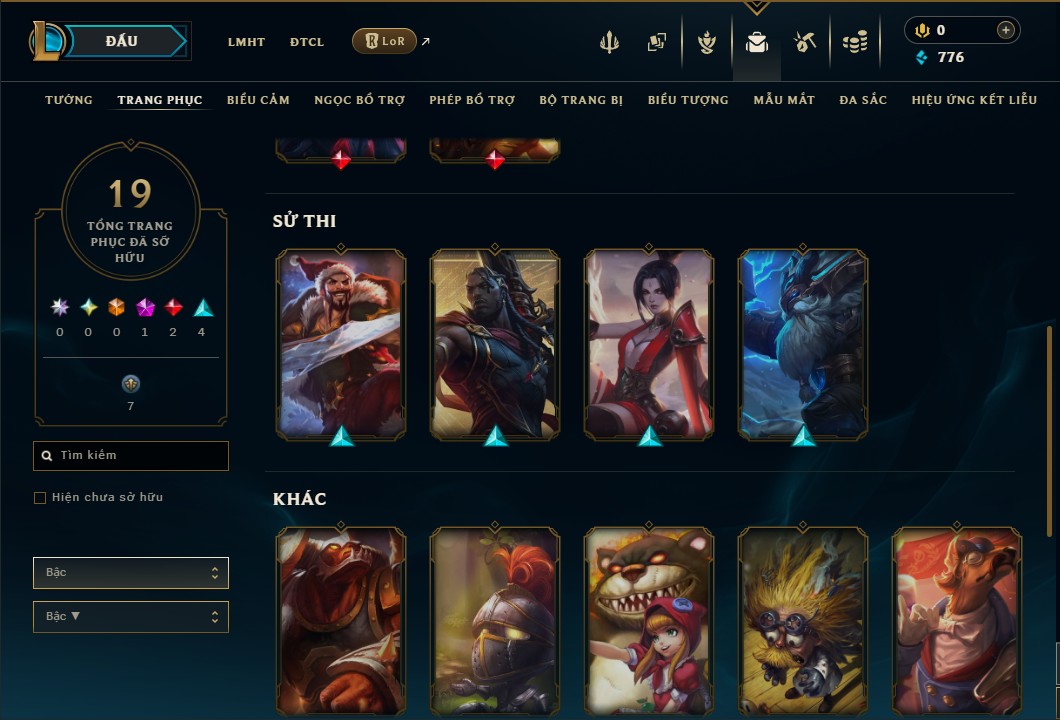Open the LoR external link

[385, 41]
